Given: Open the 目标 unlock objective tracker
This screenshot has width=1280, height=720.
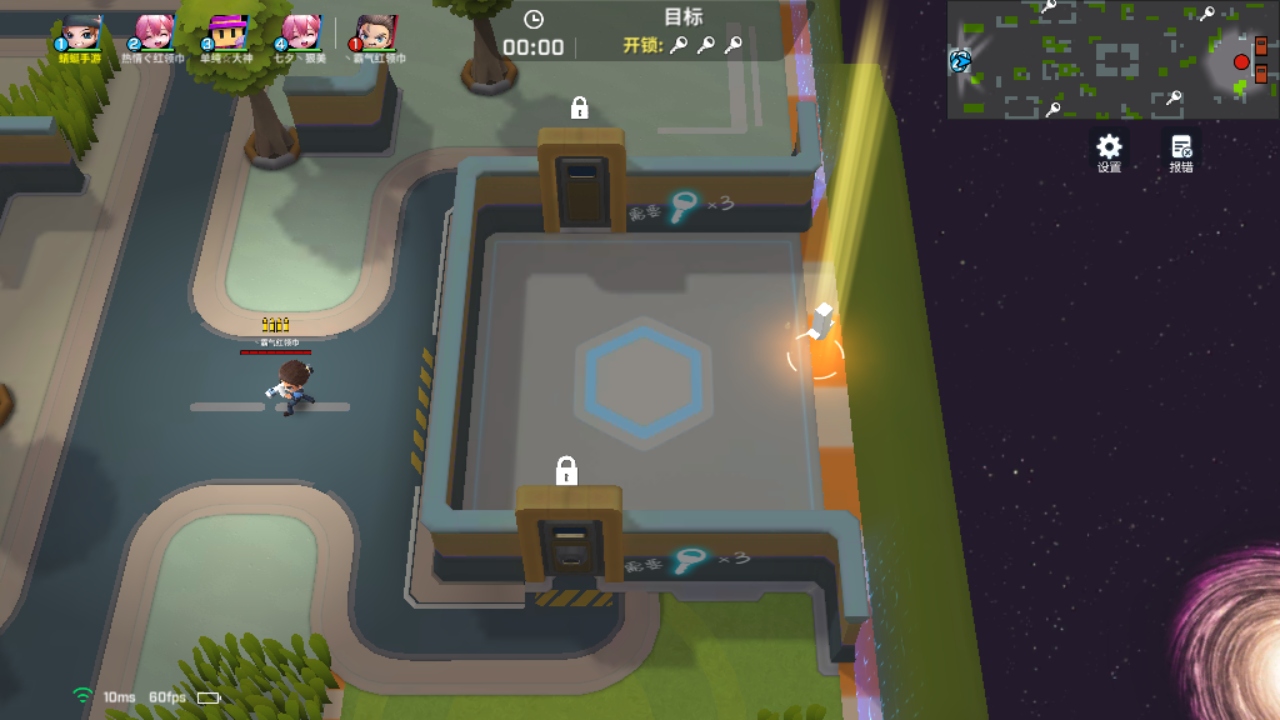Looking at the screenshot, I should click(x=684, y=32).
